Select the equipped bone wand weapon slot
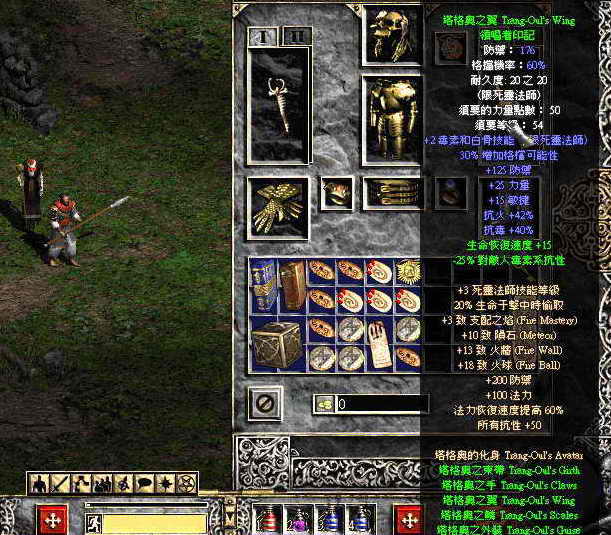The width and height of the screenshot is (611, 535). [279, 104]
